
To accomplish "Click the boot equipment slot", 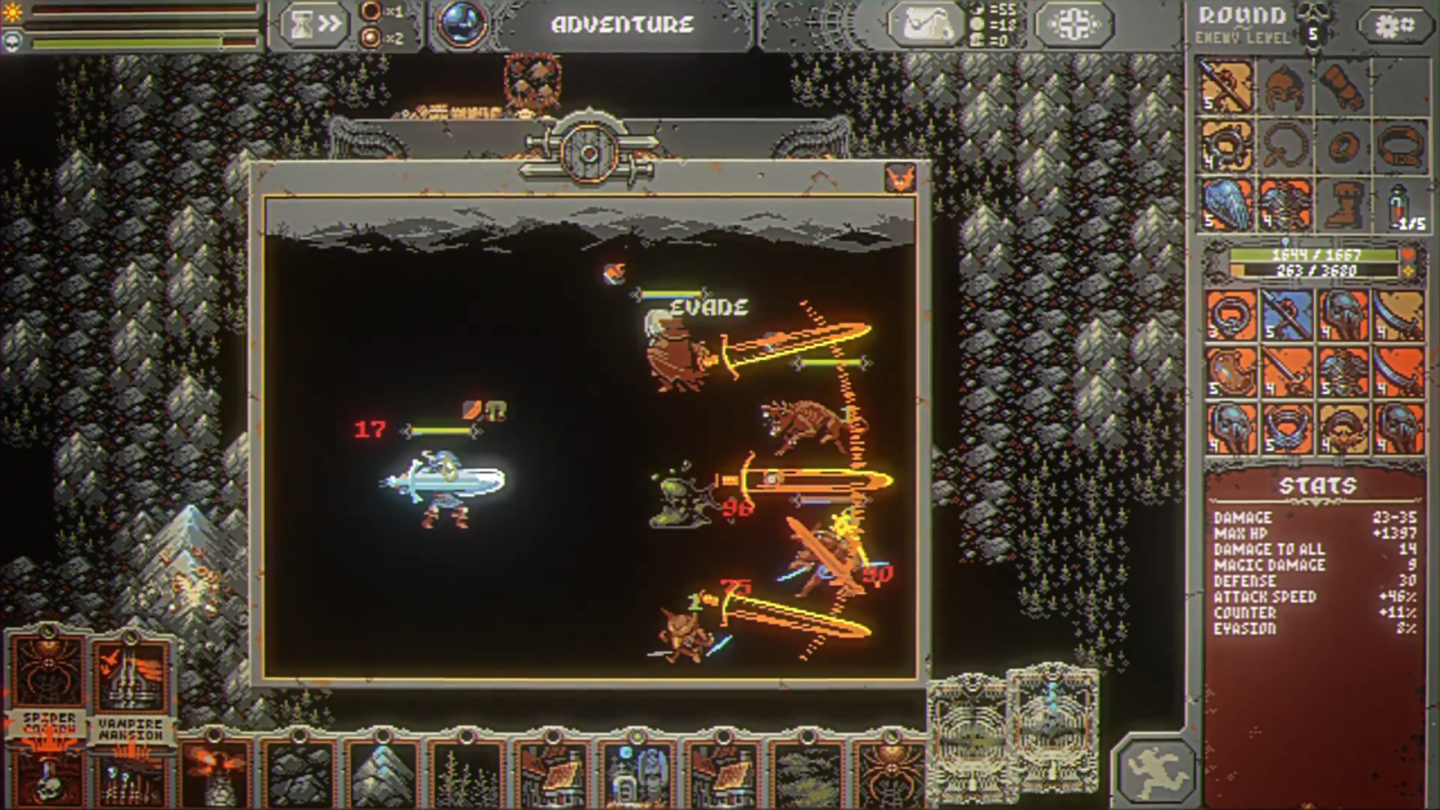I will pos(1343,206).
